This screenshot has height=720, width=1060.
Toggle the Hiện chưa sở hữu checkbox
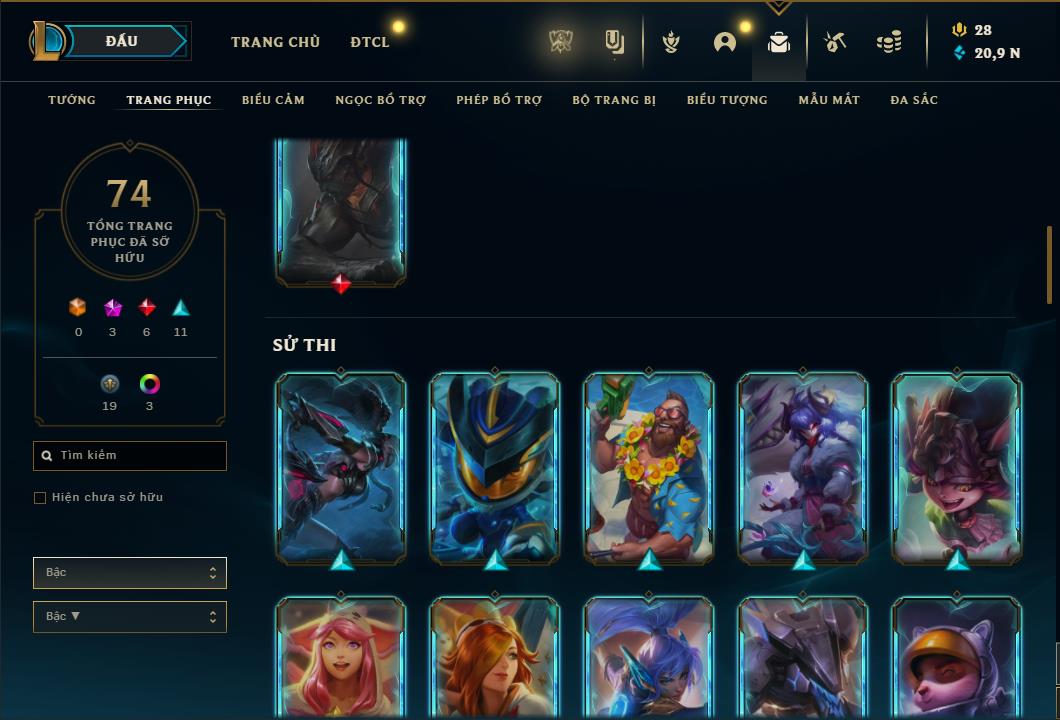pyautogui.click(x=40, y=498)
